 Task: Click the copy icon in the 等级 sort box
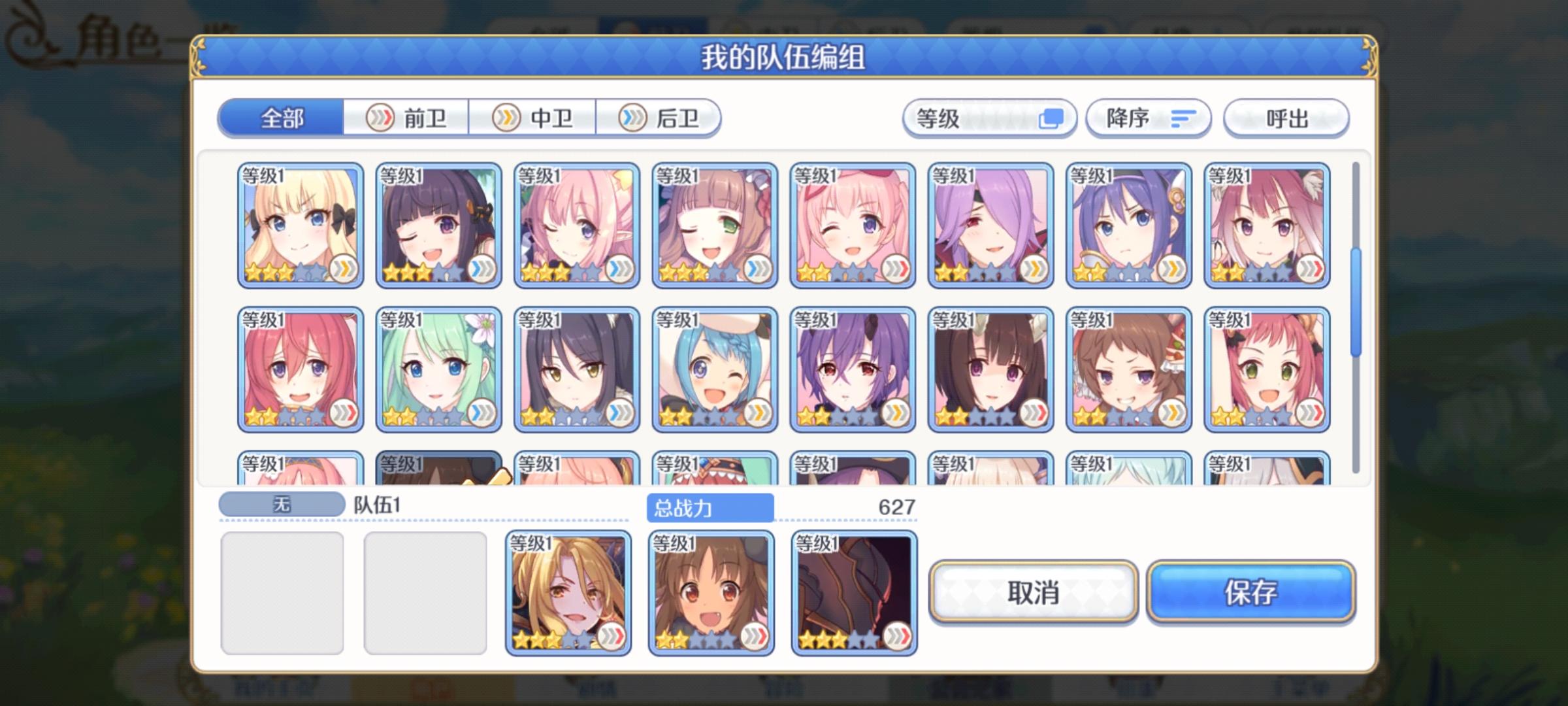pos(1052,118)
